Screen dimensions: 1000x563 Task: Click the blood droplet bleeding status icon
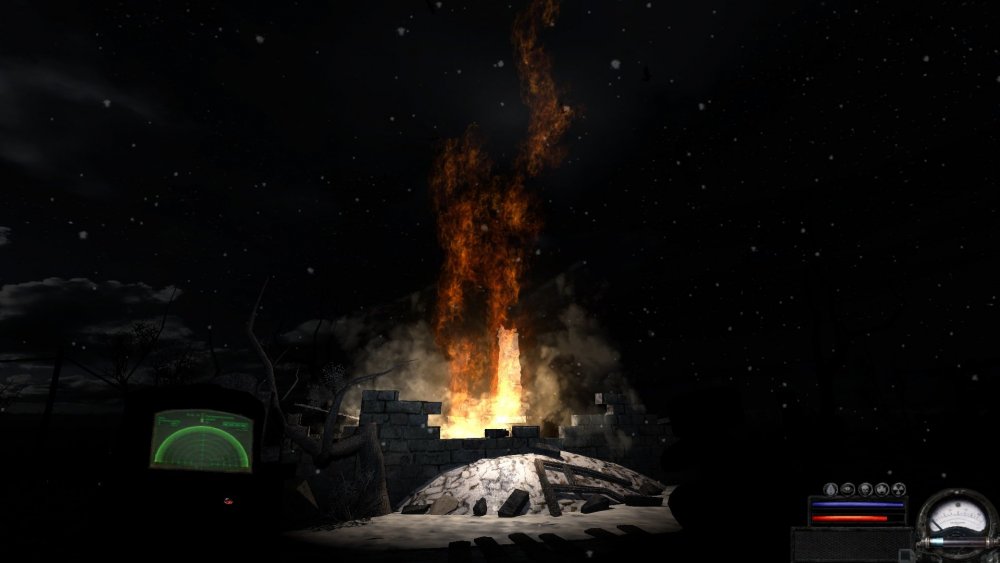[830, 489]
